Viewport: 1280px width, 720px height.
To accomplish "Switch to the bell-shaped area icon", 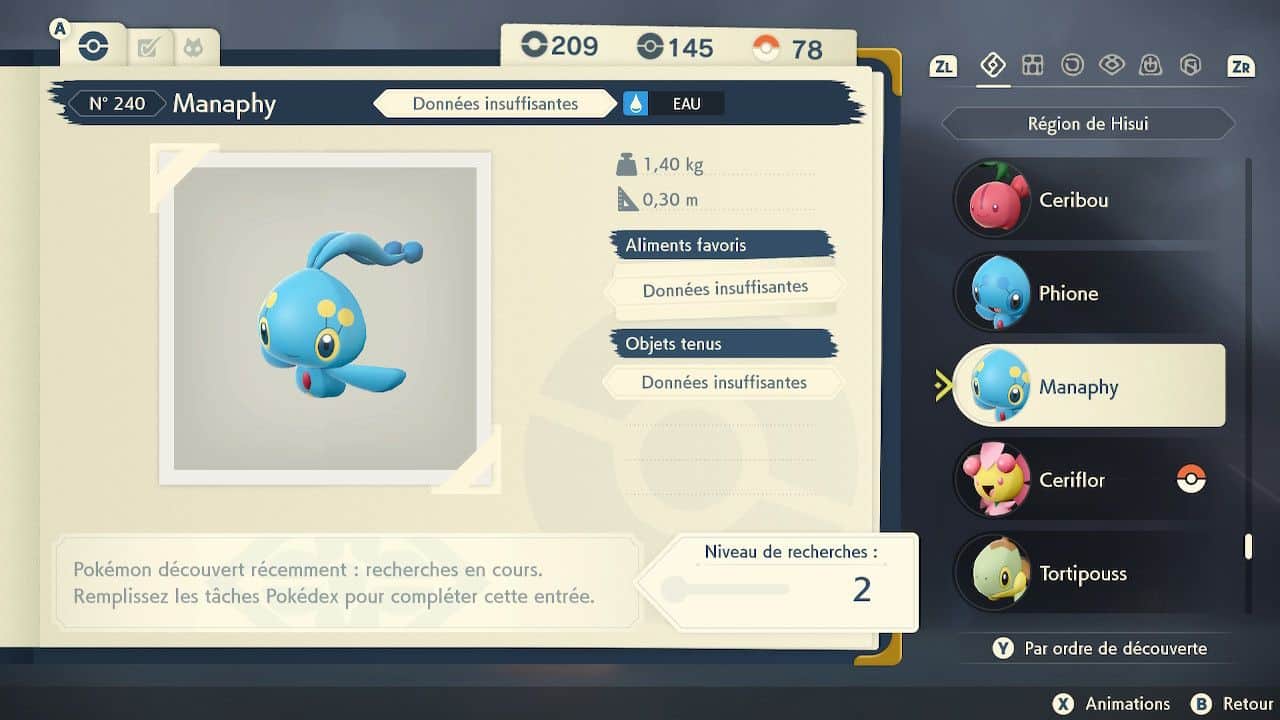I will click(1150, 65).
